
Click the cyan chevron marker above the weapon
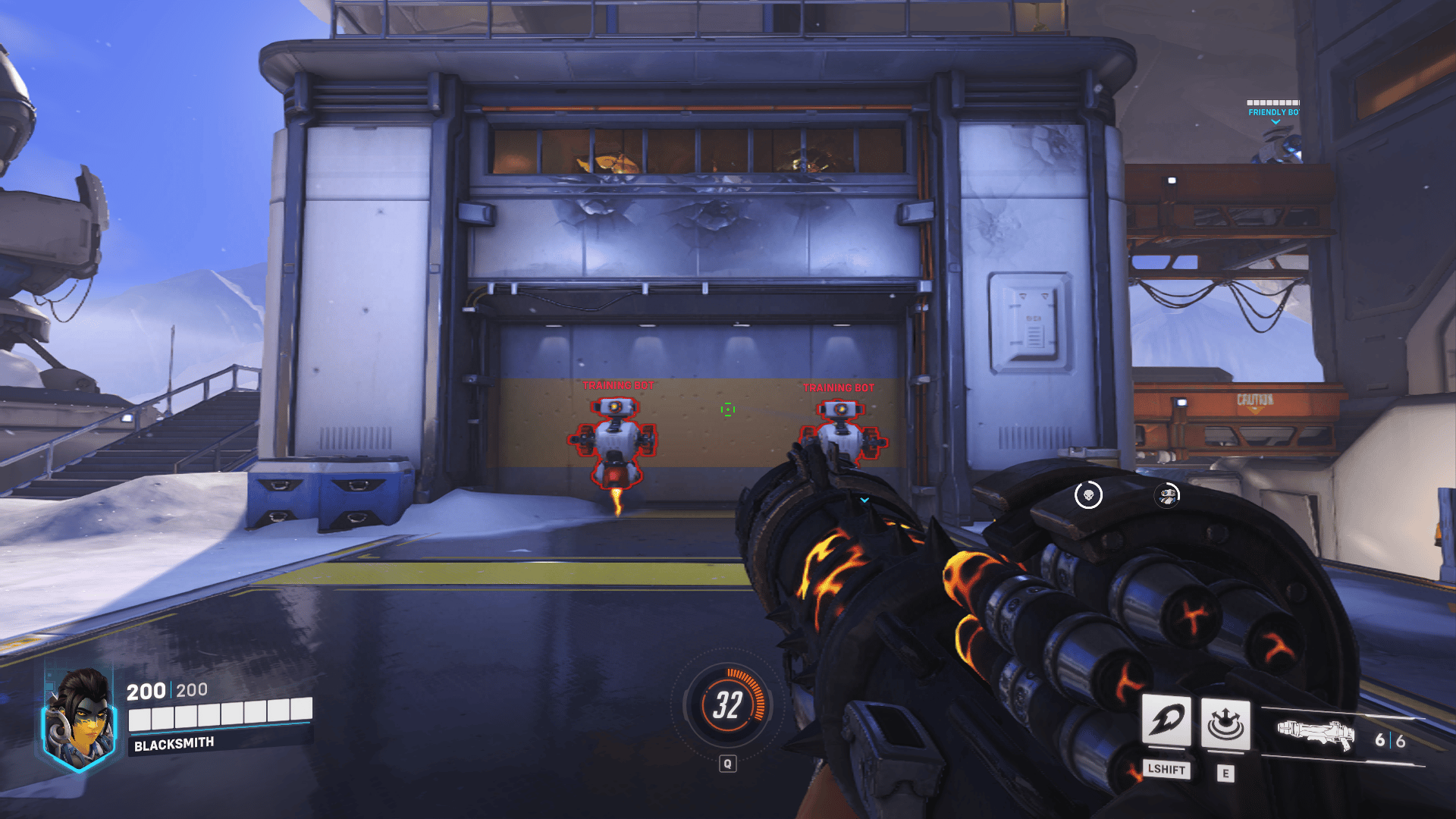pyautogui.click(x=863, y=501)
